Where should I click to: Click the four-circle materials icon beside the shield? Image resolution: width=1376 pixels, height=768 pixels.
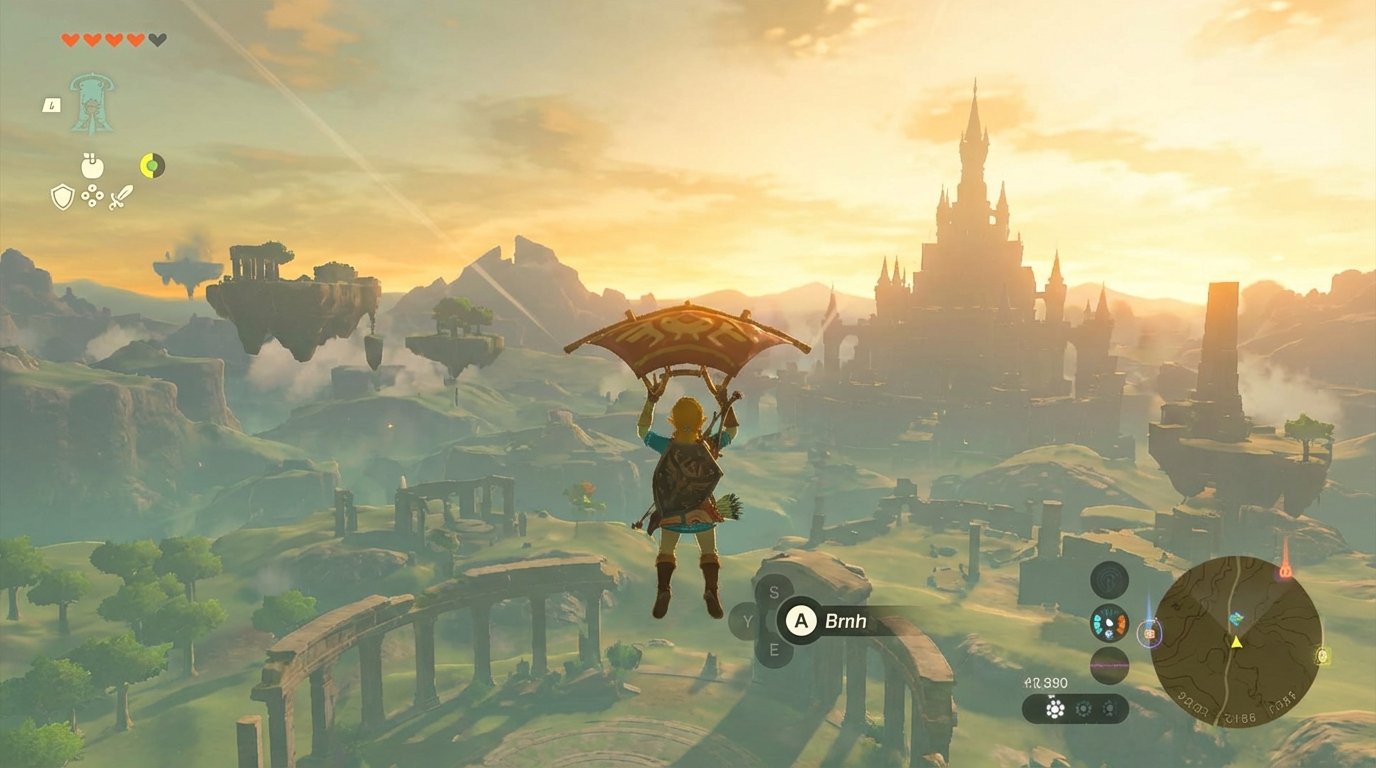pyautogui.click(x=91, y=196)
